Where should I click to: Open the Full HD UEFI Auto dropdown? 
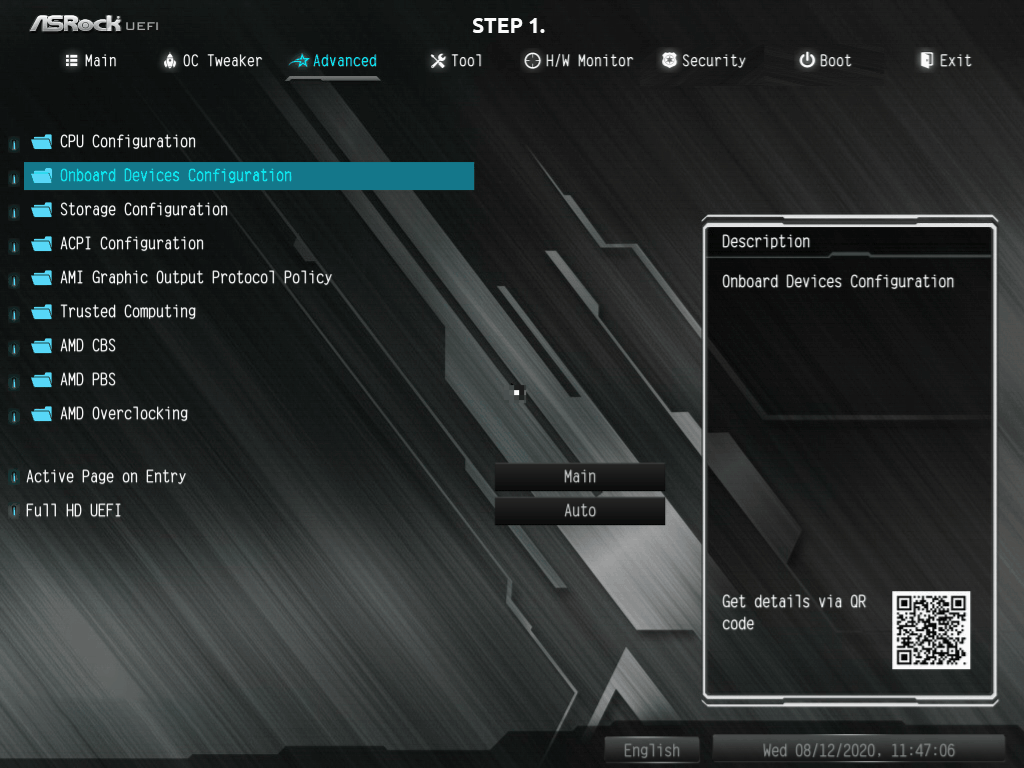coord(579,511)
